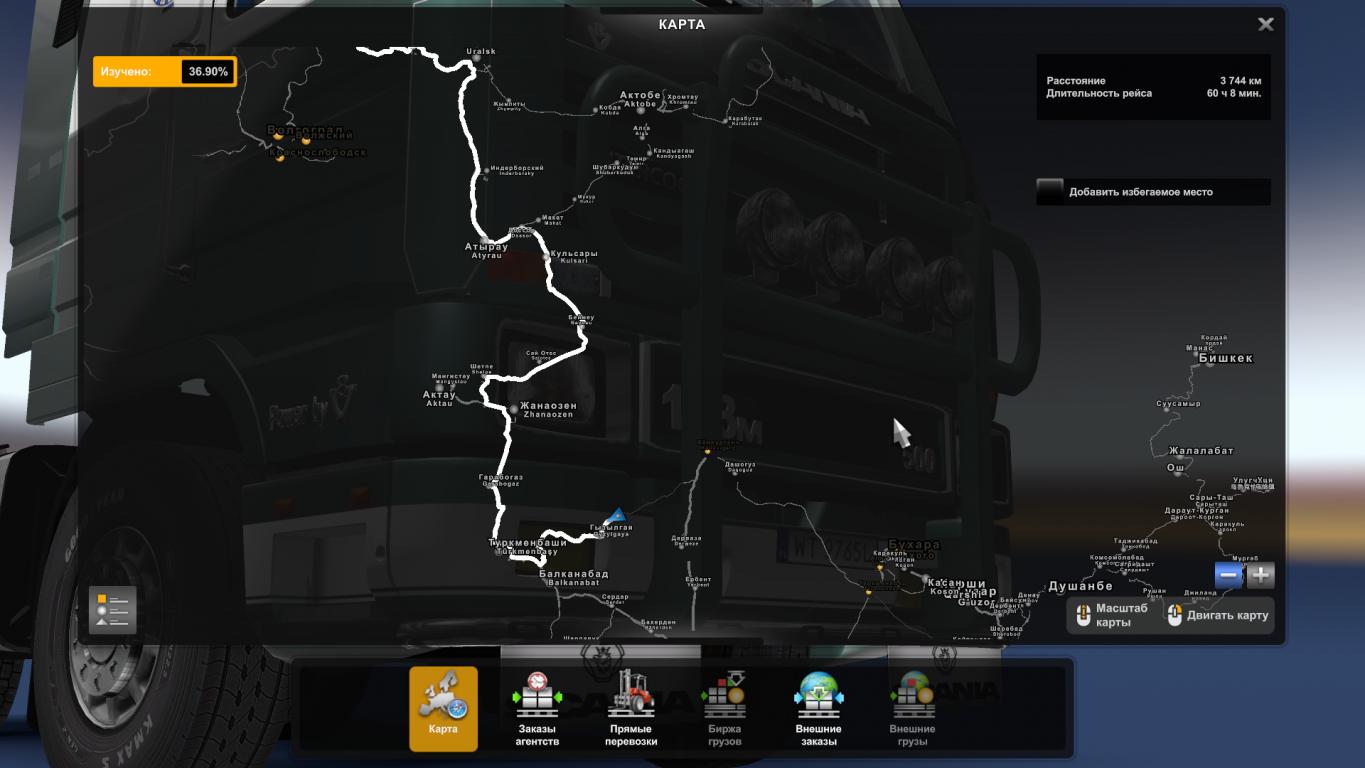Zoom out the map with minus button
The image size is (1365, 768).
click(1229, 575)
